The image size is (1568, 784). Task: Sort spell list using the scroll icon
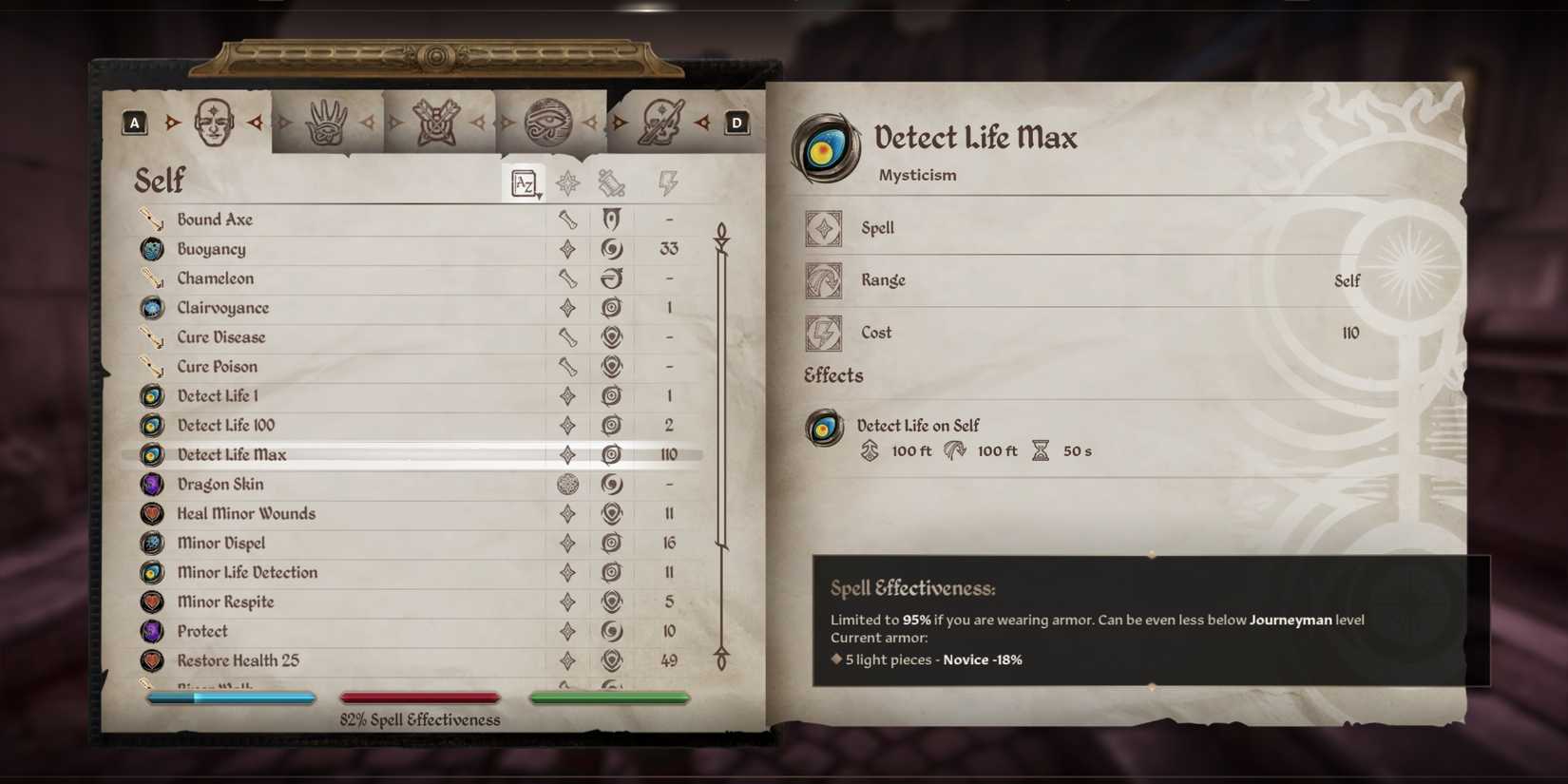tap(614, 182)
